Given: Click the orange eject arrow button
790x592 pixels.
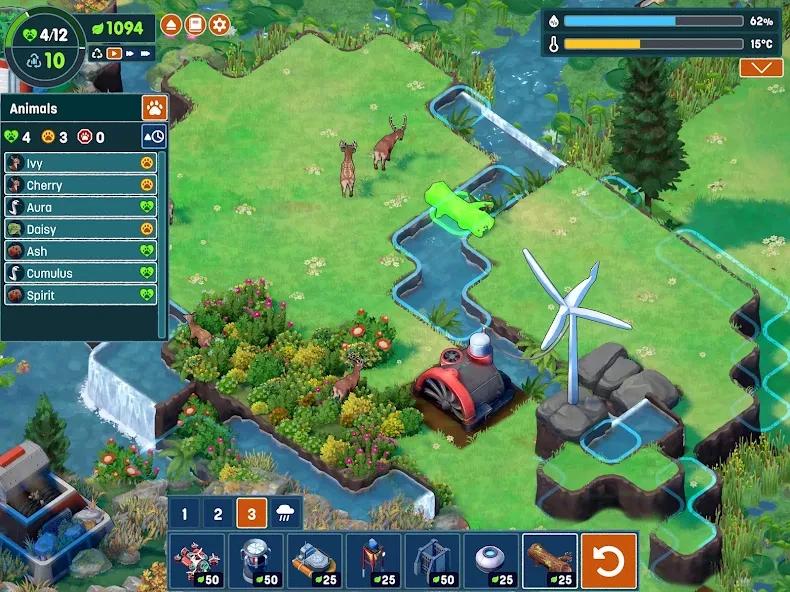Looking at the screenshot, I should tap(171, 25).
